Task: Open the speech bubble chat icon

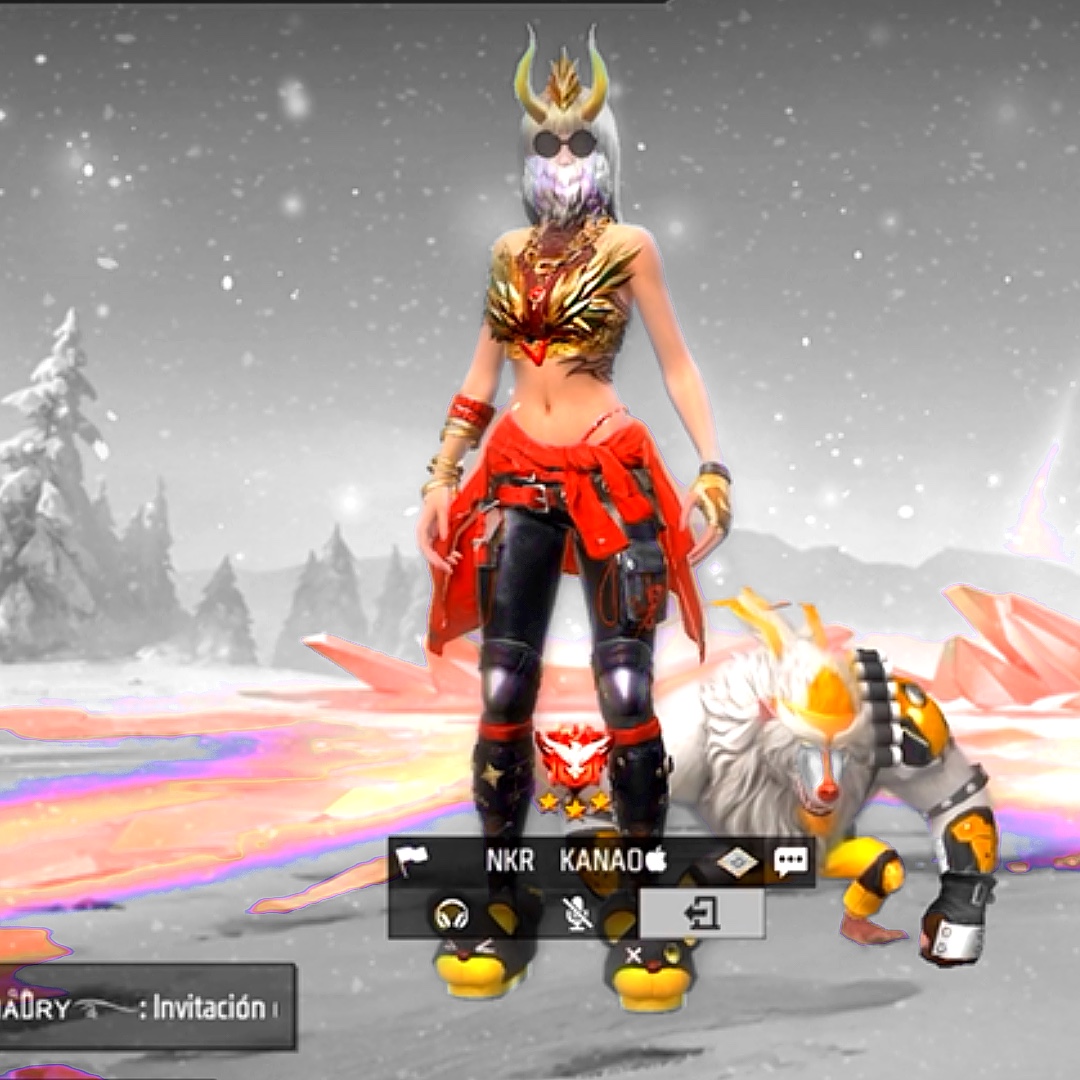Action: tap(791, 861)
